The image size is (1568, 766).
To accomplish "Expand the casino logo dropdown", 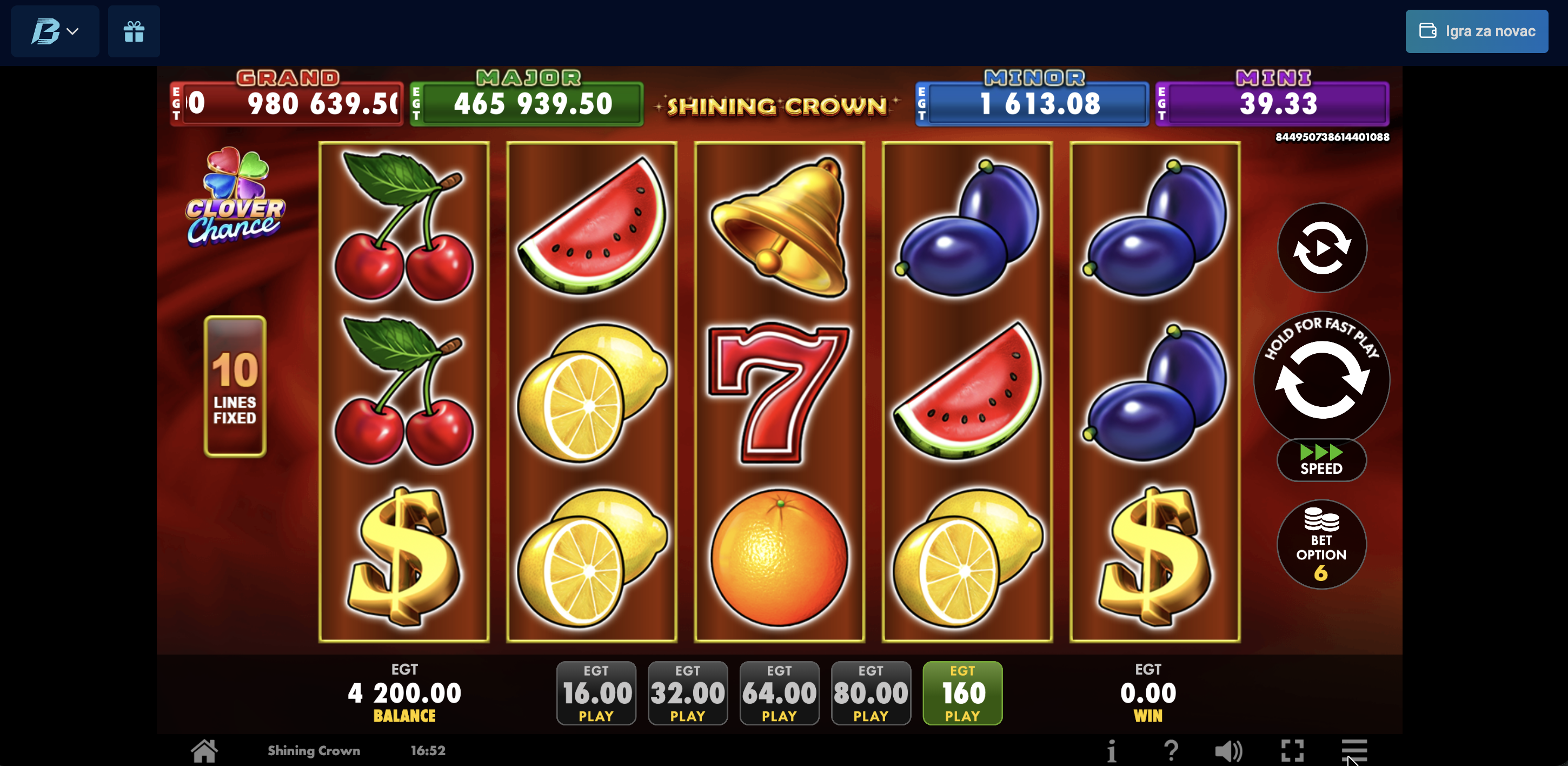I will point(55,31).
